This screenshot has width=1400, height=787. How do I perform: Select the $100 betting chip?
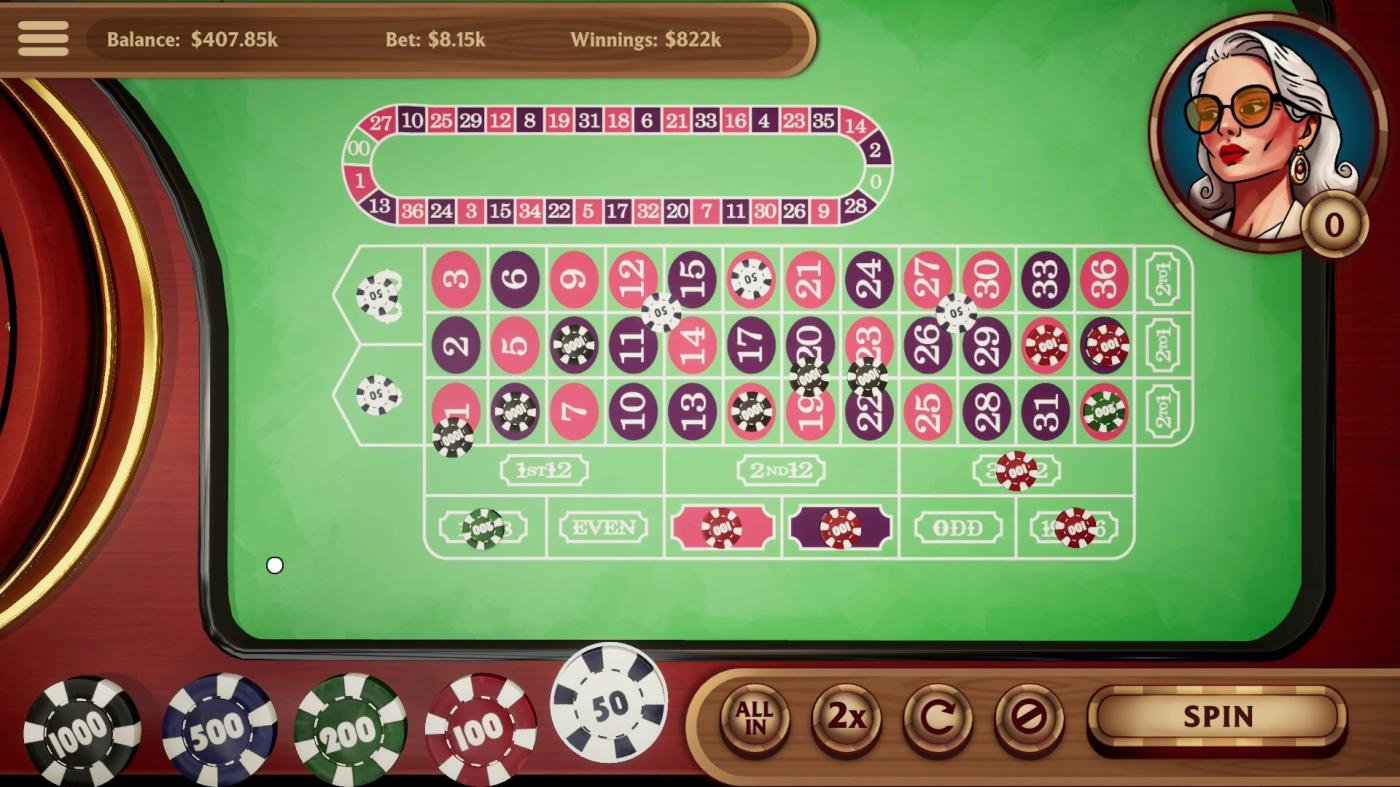point(480,727)
